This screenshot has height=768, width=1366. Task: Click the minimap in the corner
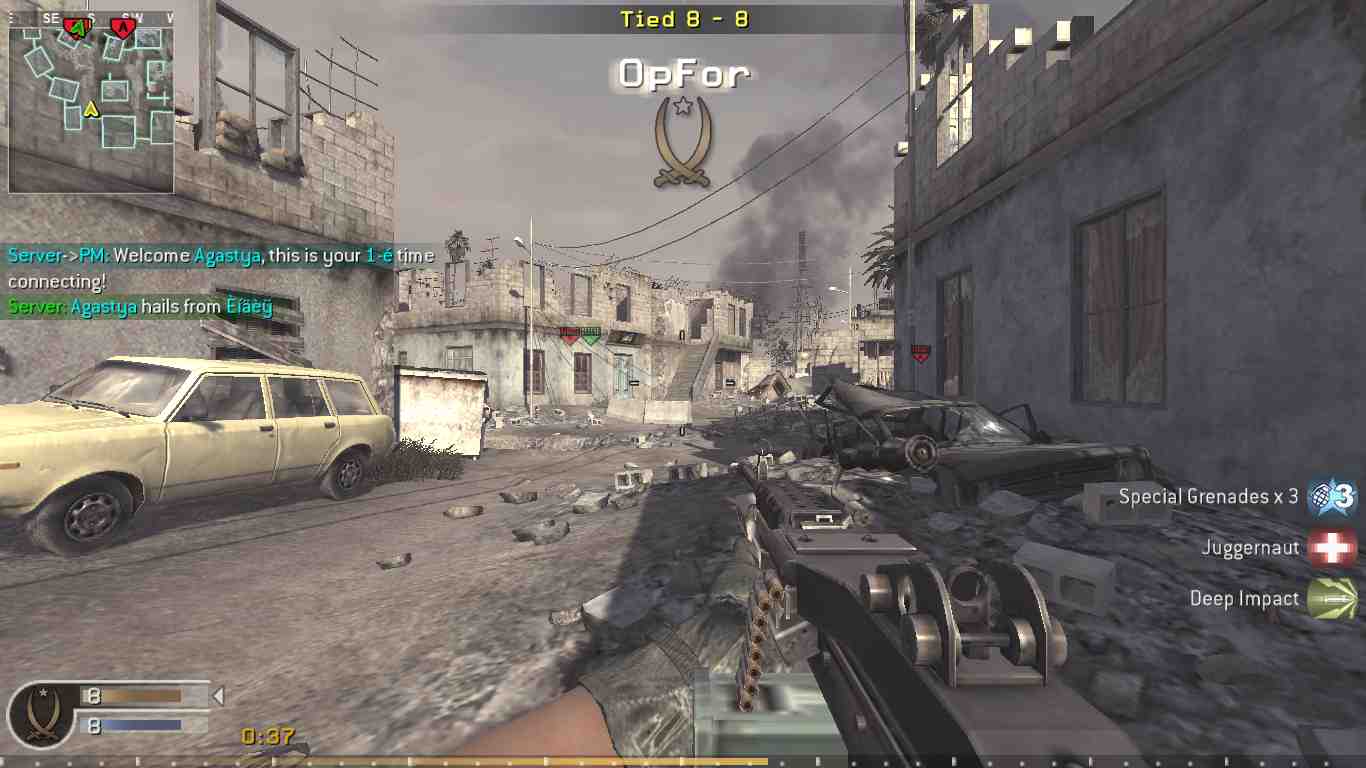click(91, 103)
